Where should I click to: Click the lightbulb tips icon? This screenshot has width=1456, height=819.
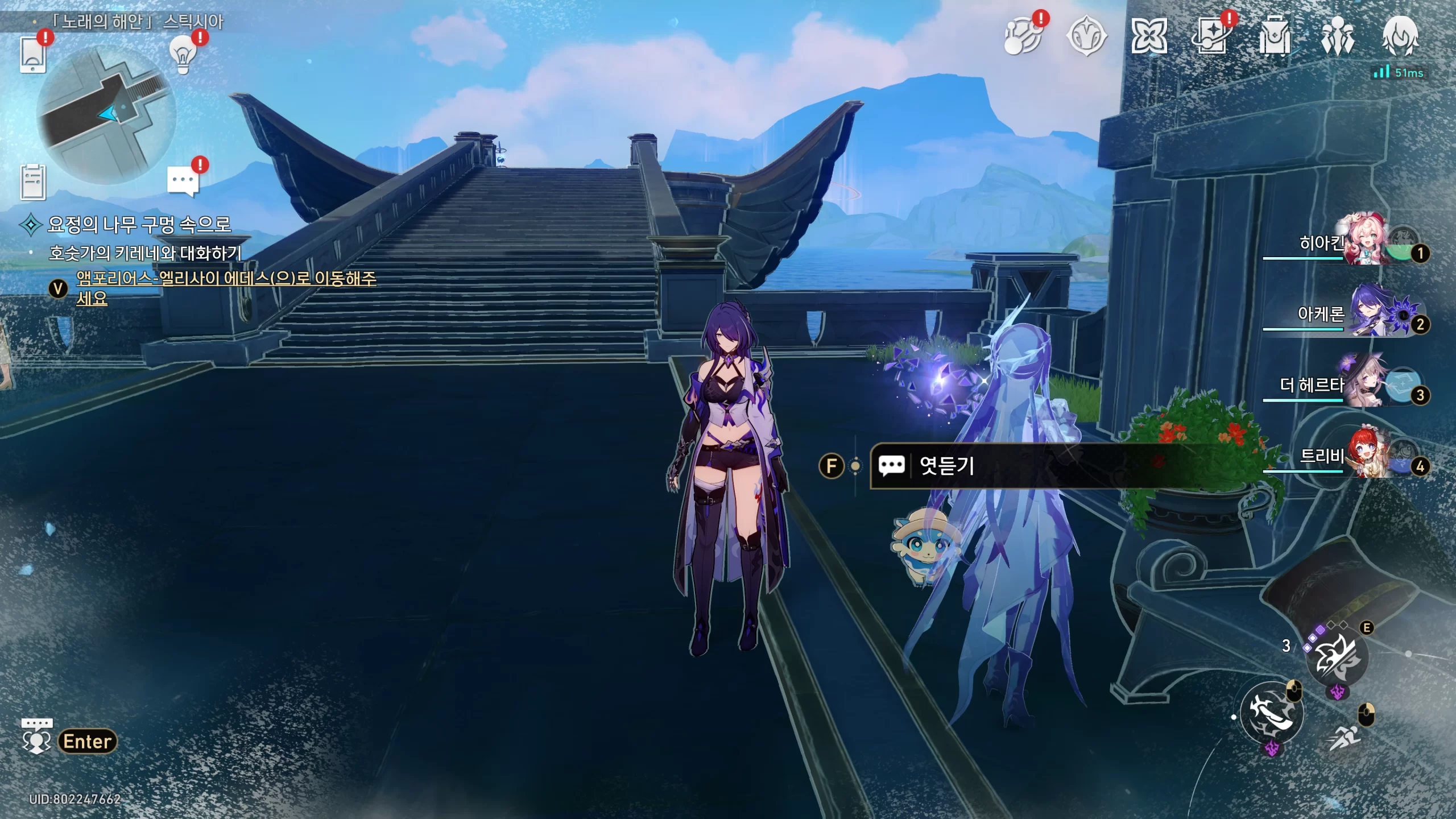coord(183,56)
